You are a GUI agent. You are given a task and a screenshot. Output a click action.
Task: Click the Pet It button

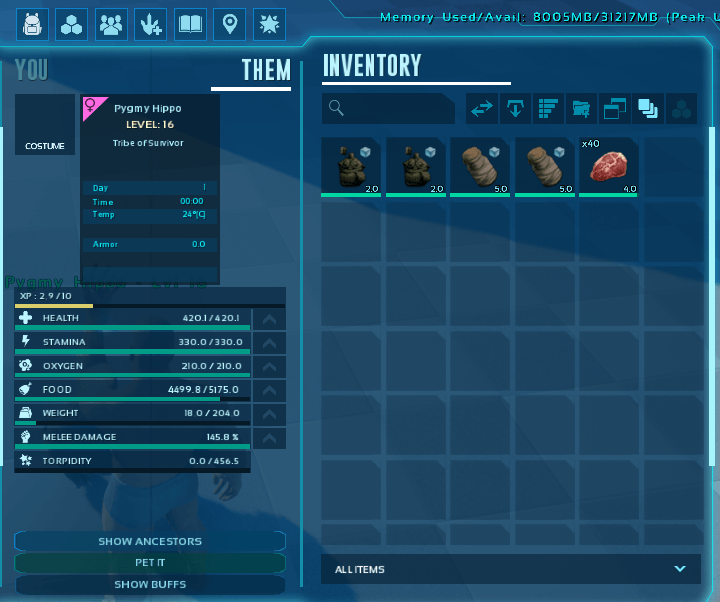click(x=150, y=563)
